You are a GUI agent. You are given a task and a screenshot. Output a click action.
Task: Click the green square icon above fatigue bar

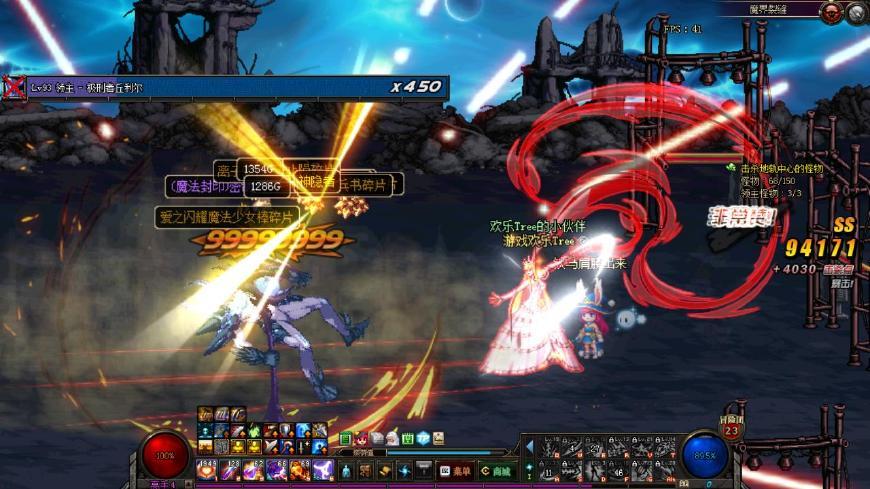(x=345, y=438)
